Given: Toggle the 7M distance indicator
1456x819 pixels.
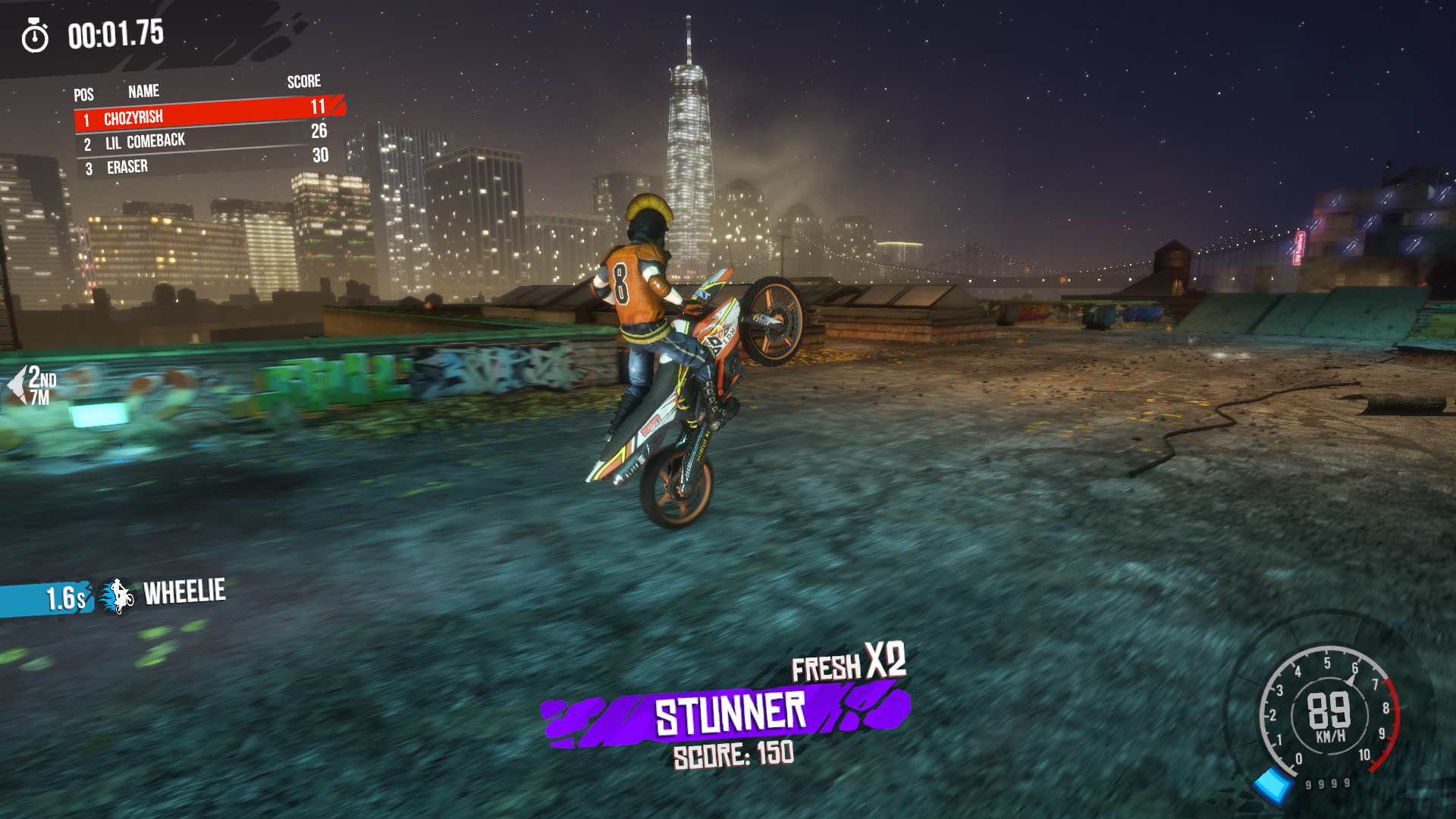Looking at the screenshot, I should click(40, 397).
